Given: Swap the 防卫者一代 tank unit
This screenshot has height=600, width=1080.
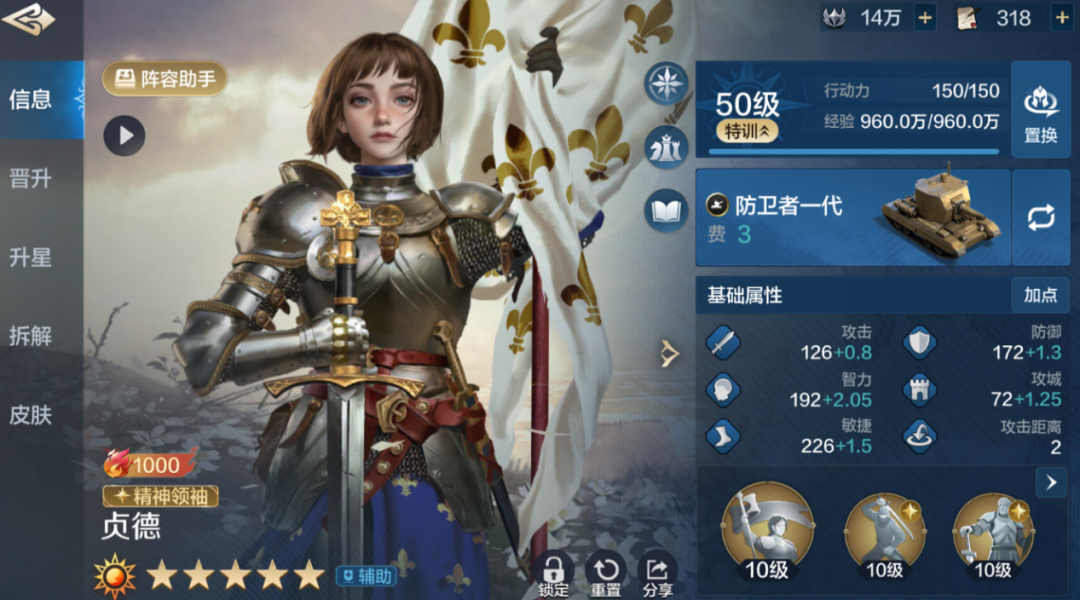Looking at the screenshot, I should click(1041, 218).
